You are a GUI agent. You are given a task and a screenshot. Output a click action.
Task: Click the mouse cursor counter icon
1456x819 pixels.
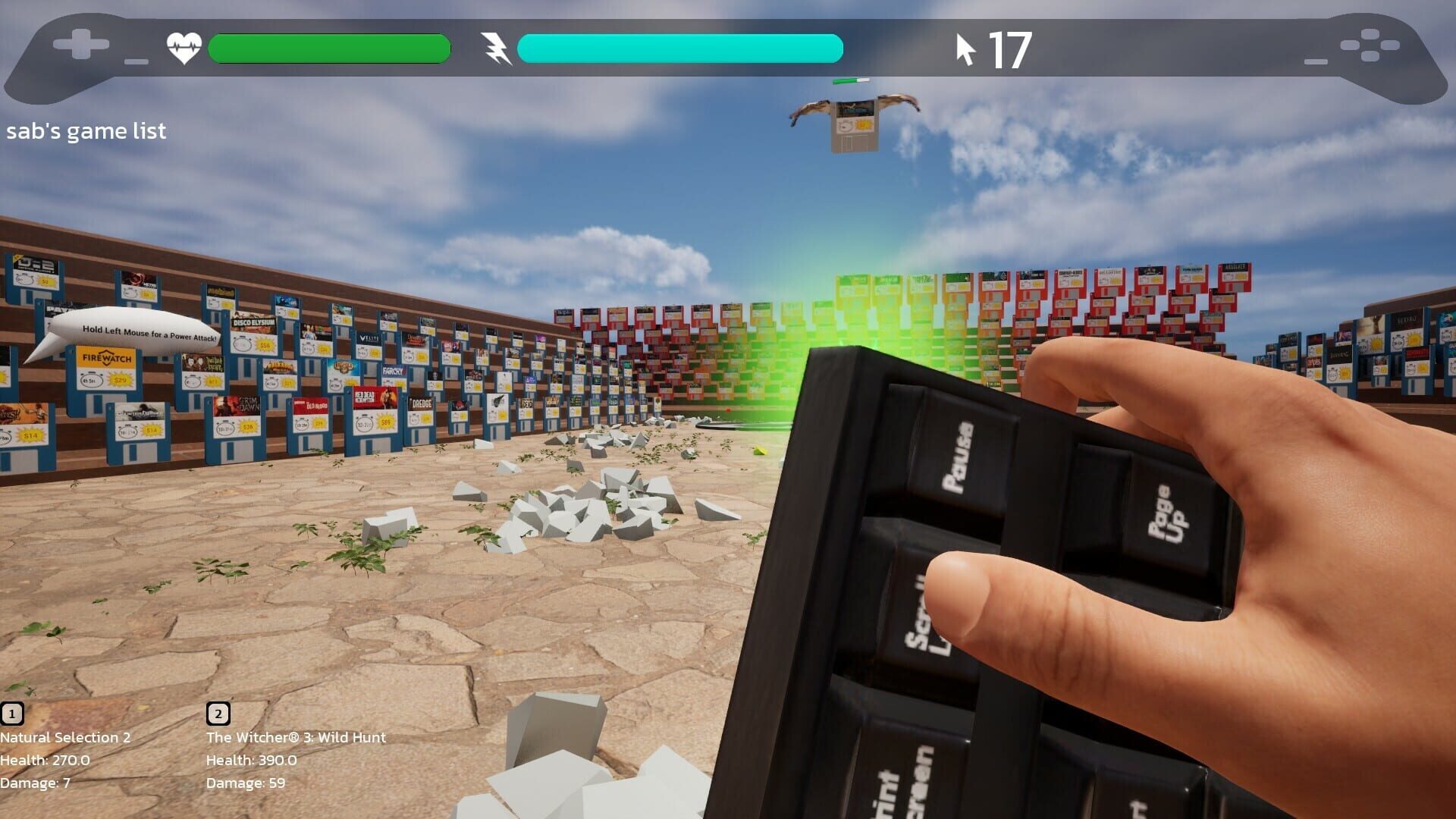[965, 48]
